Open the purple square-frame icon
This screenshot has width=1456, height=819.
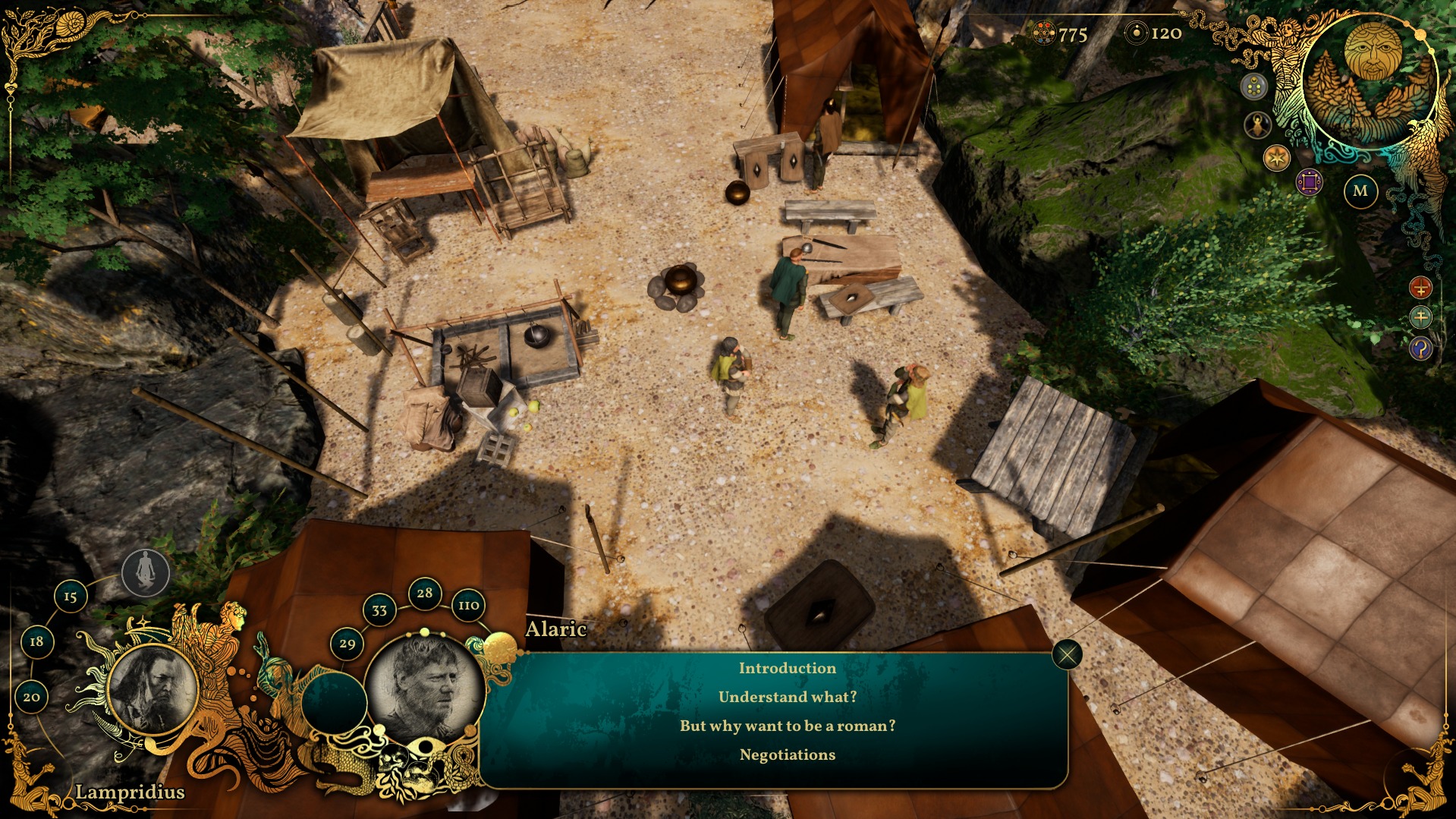point(1309,182)
